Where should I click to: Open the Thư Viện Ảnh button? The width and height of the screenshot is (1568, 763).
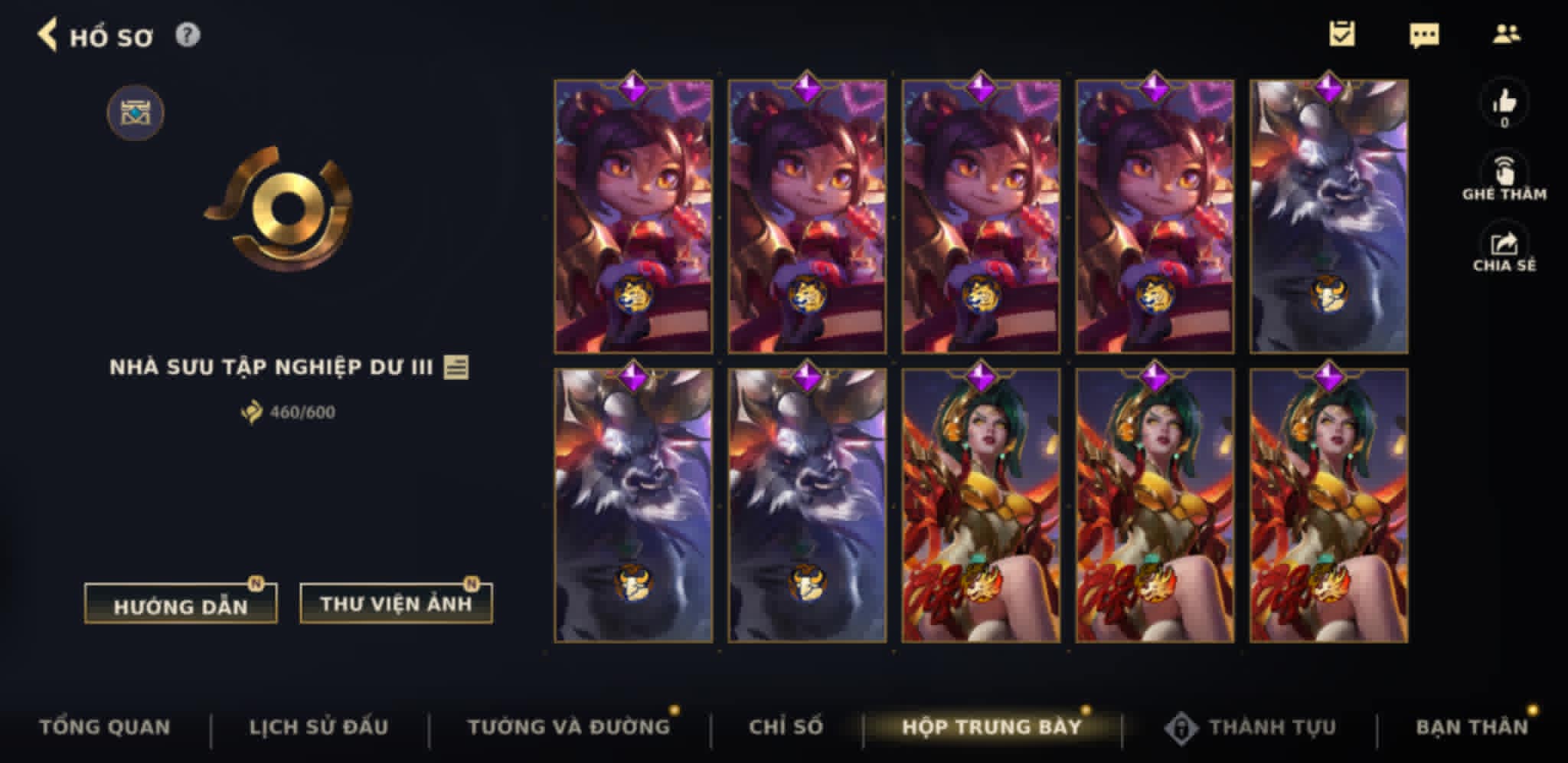[395, 602]
